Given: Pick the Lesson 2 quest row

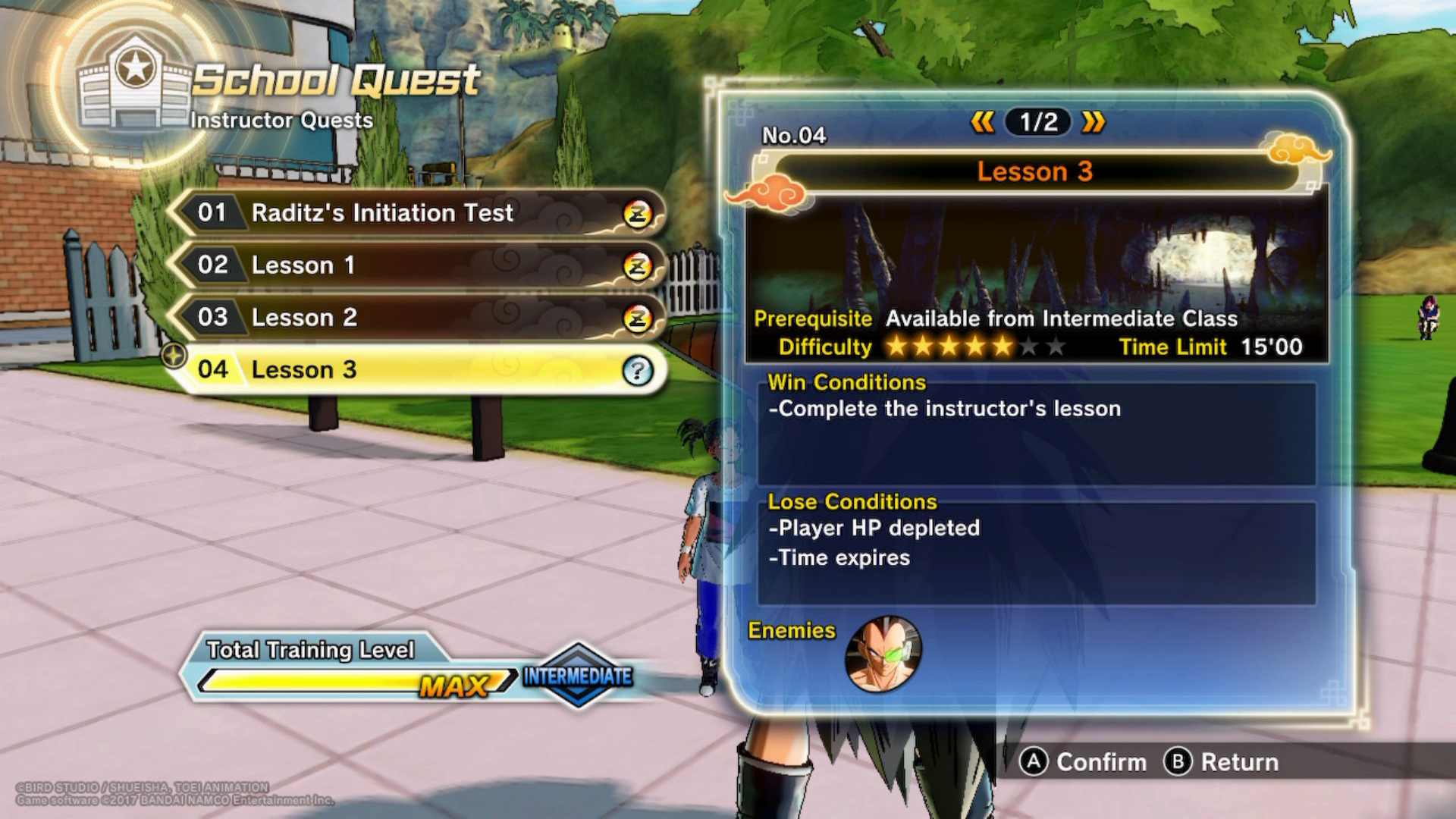Looking at the screenshot, I should [x=417, y=317].
